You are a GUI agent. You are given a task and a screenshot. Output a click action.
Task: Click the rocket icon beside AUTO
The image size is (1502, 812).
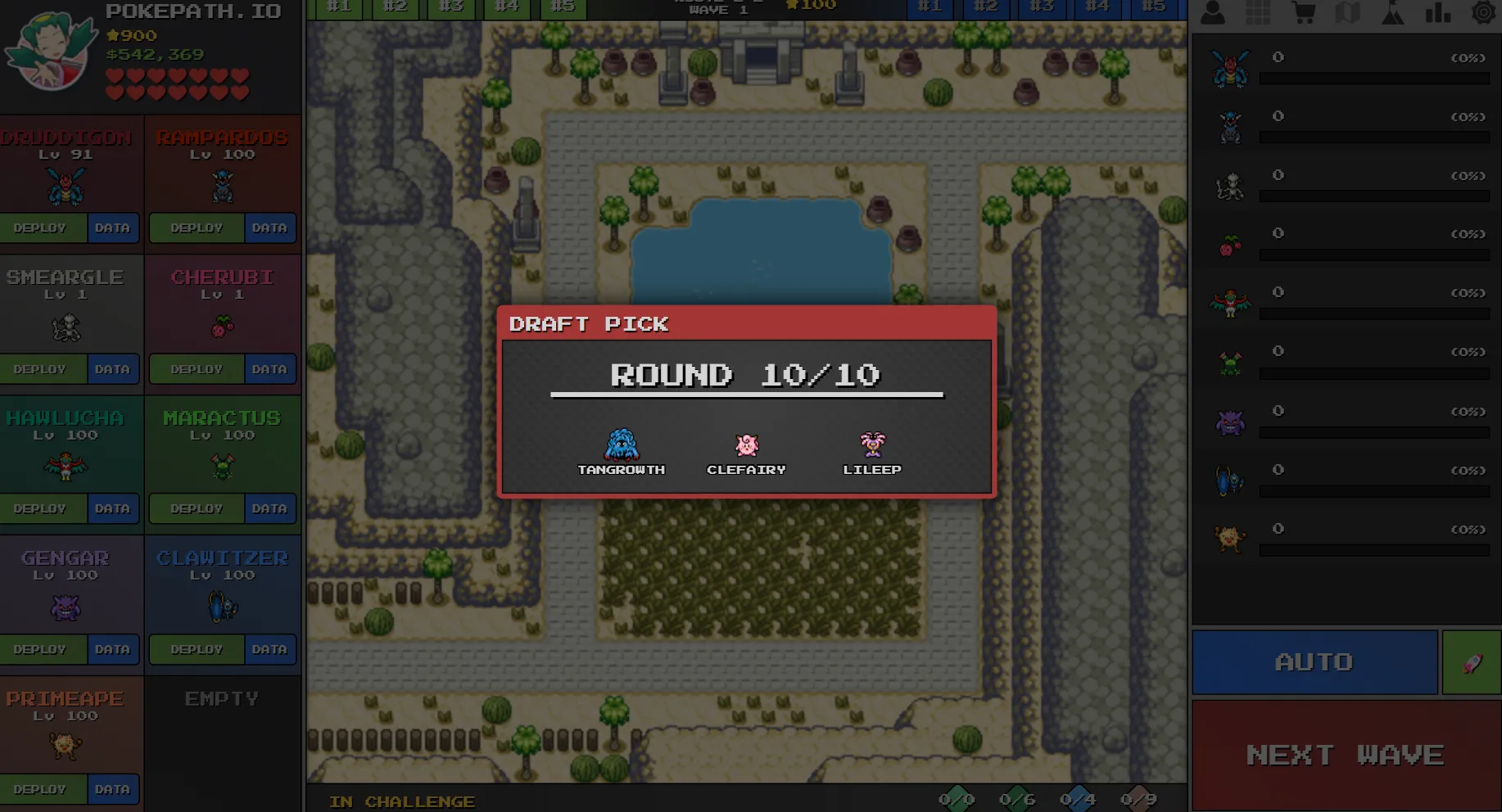click(x=1471, y=661)
